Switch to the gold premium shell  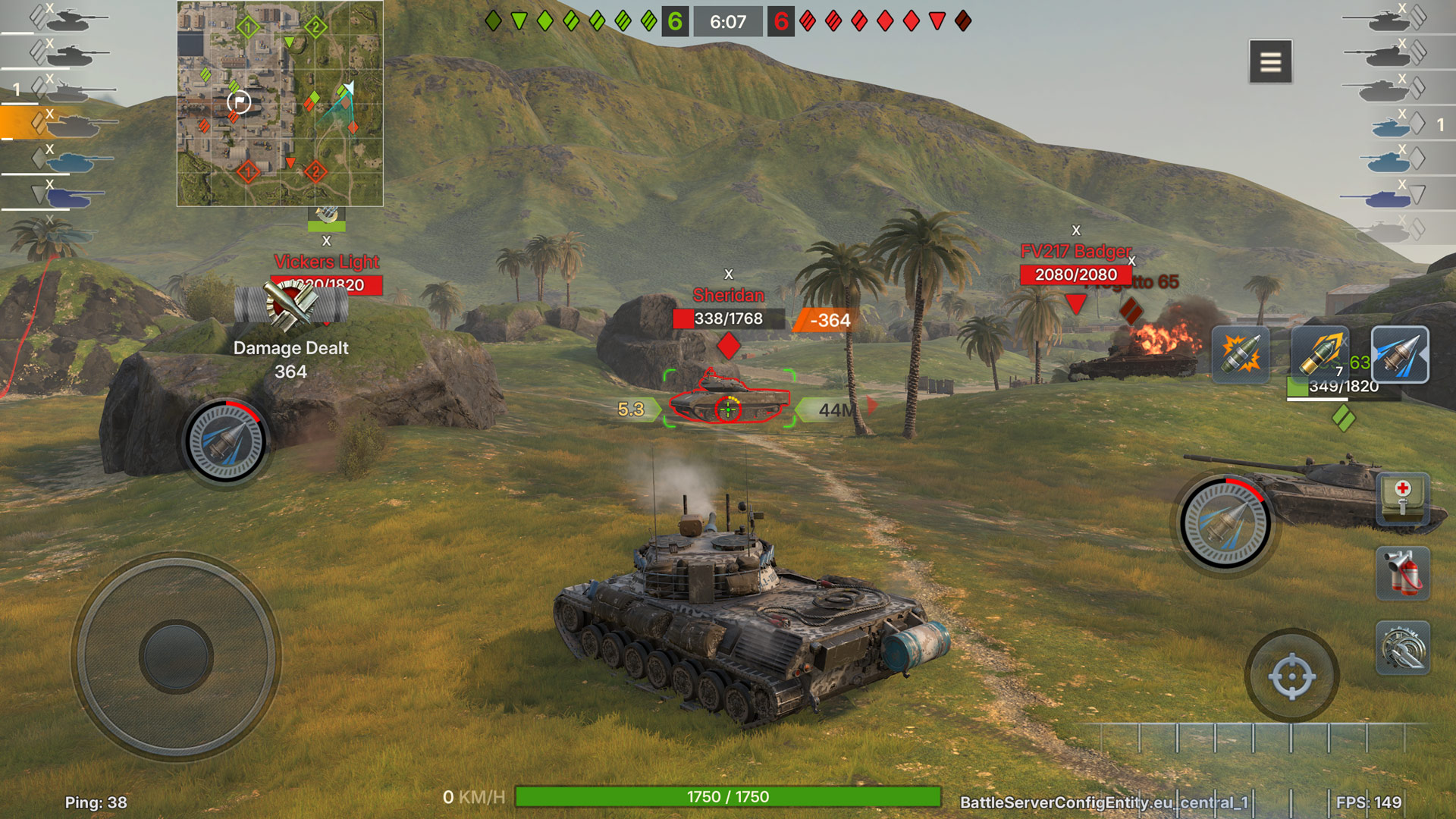tap(1319, 354)
